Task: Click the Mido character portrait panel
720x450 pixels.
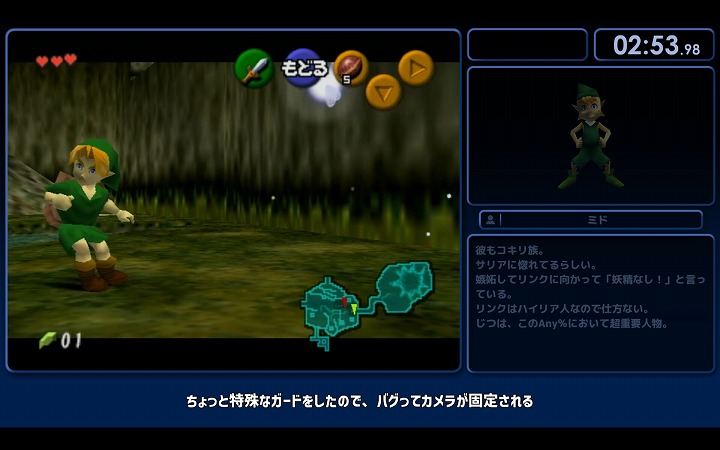Action: click(590, 136)
